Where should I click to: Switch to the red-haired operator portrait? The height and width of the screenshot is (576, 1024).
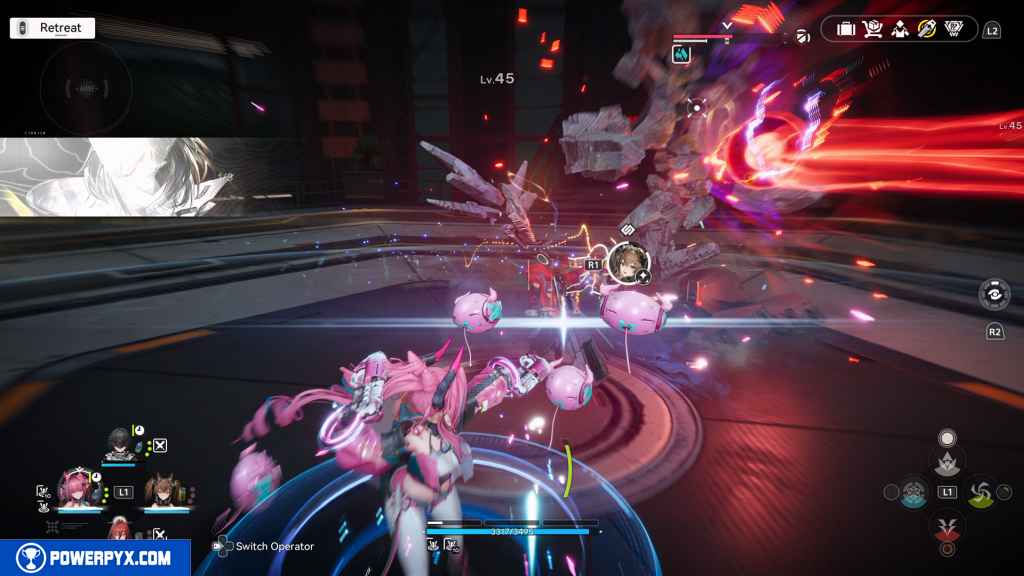pyautogui.click(x=118, y=525)
